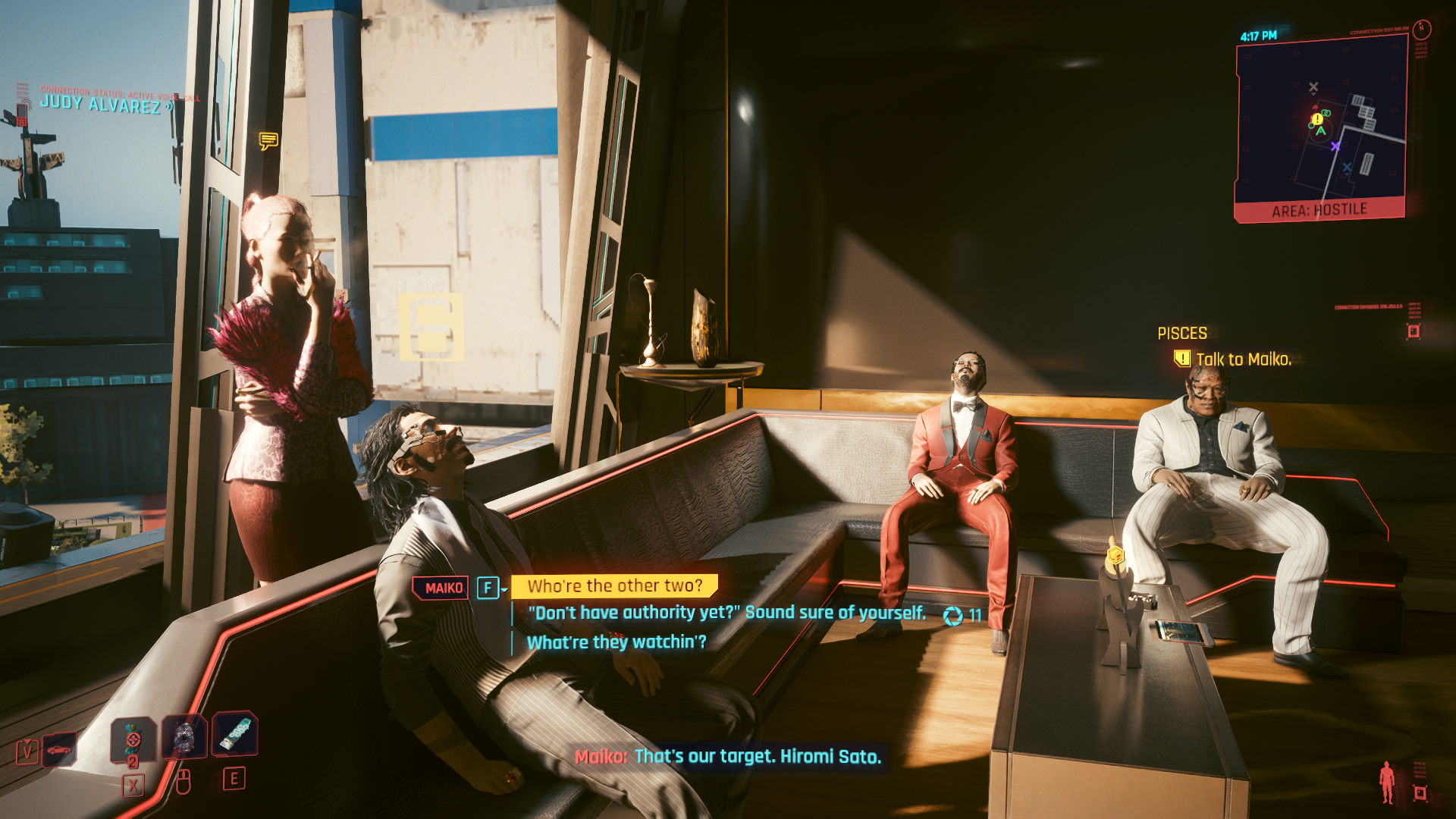The width and height of the screenshot is (1456, 819).
Task: Click the PISCES quest title
Action: tap(1182, 332)
